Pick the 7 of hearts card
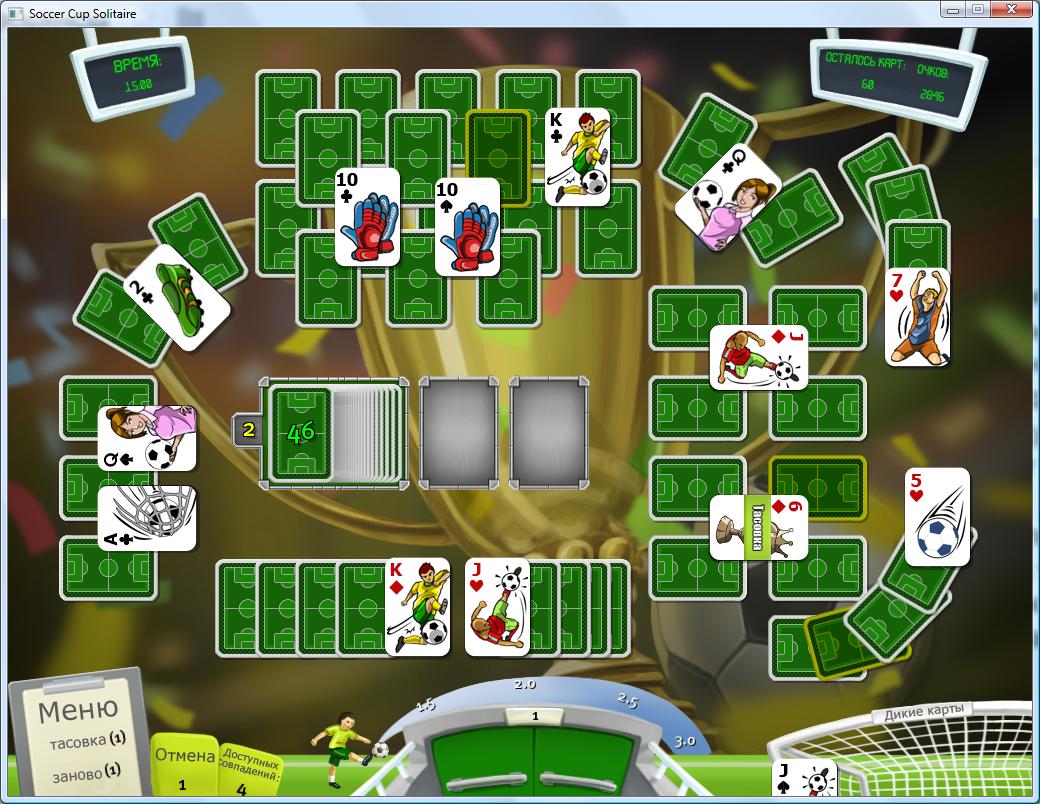 tap(916, 316)
